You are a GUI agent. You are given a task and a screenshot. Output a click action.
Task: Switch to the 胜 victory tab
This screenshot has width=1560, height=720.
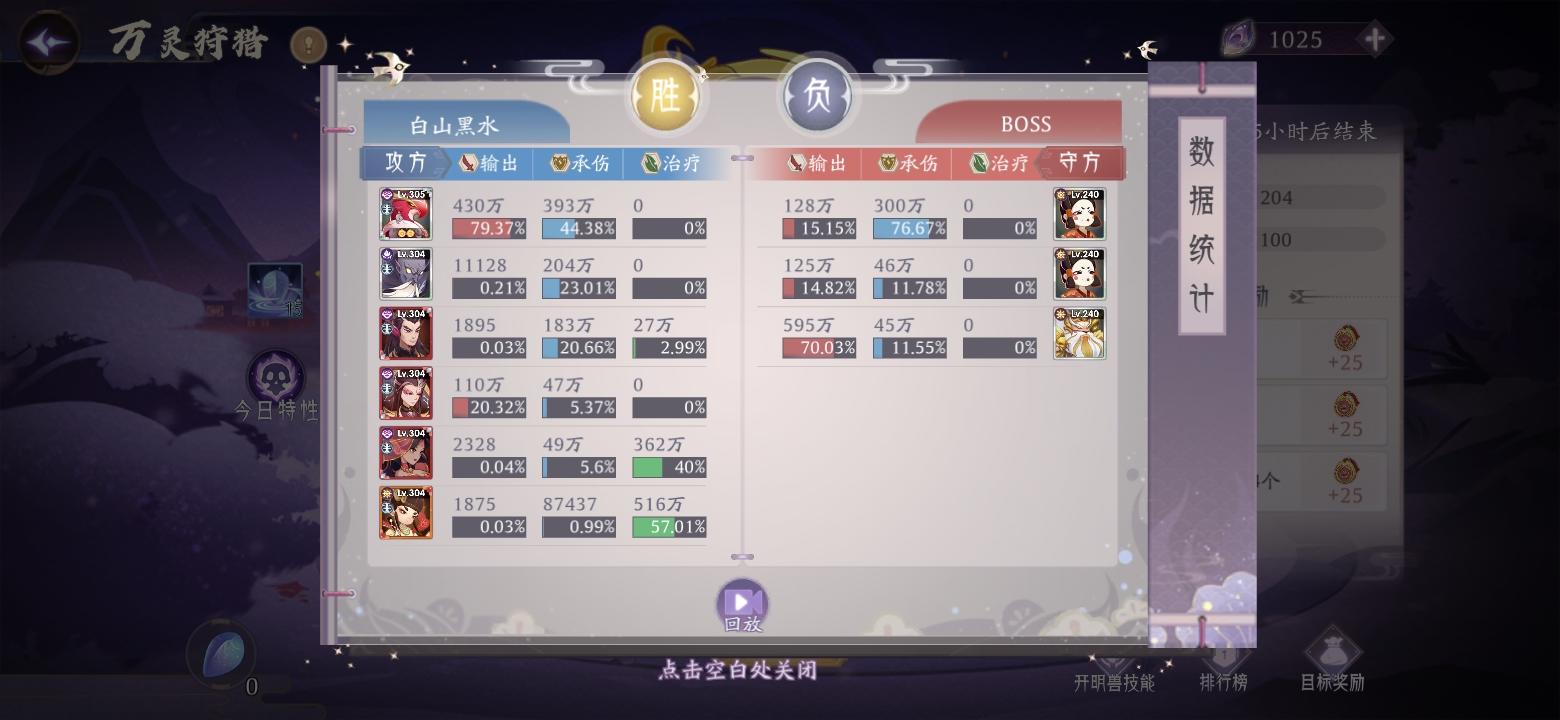(666, 95)
